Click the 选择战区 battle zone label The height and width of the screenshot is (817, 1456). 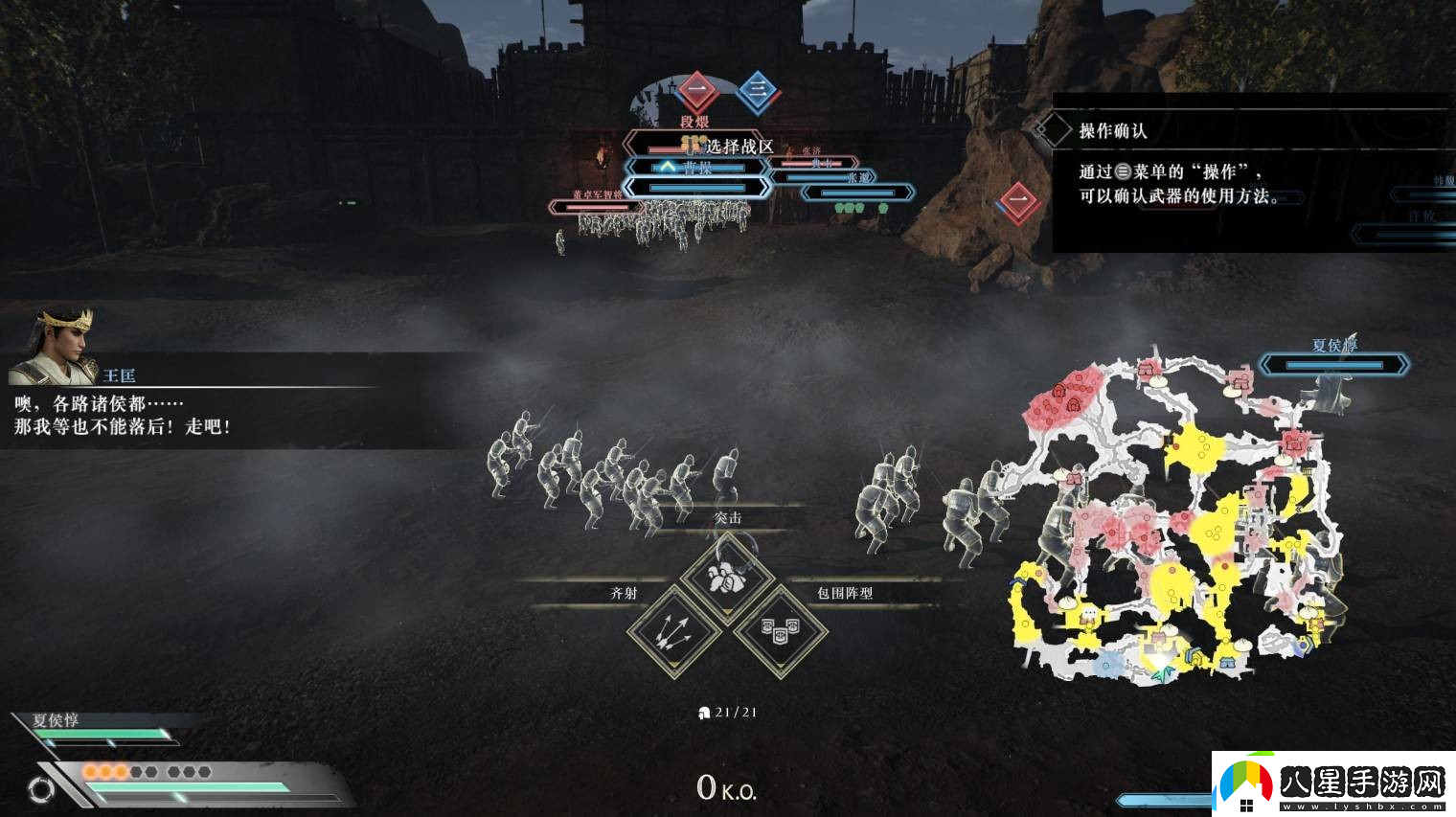point(739,147)
